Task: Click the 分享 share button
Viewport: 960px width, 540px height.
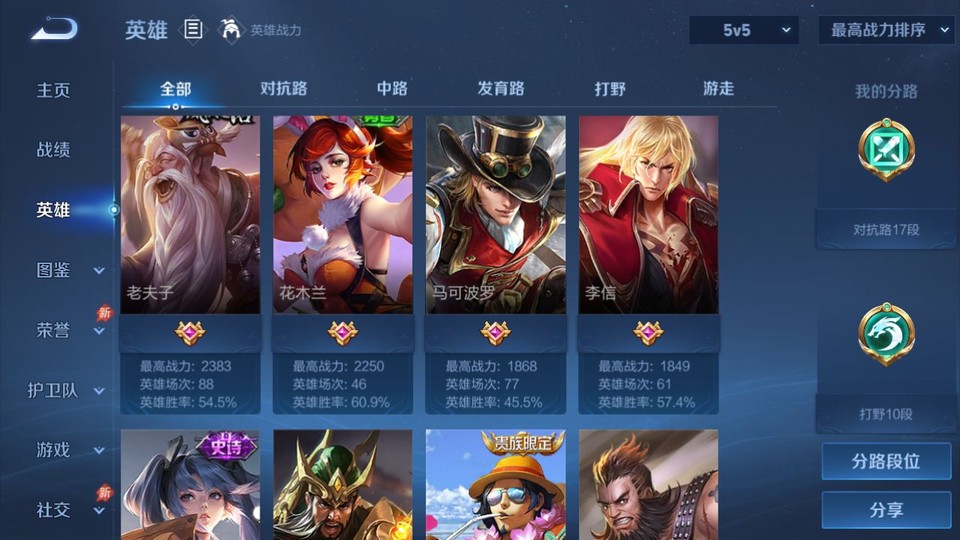Action: coord(886,510)
